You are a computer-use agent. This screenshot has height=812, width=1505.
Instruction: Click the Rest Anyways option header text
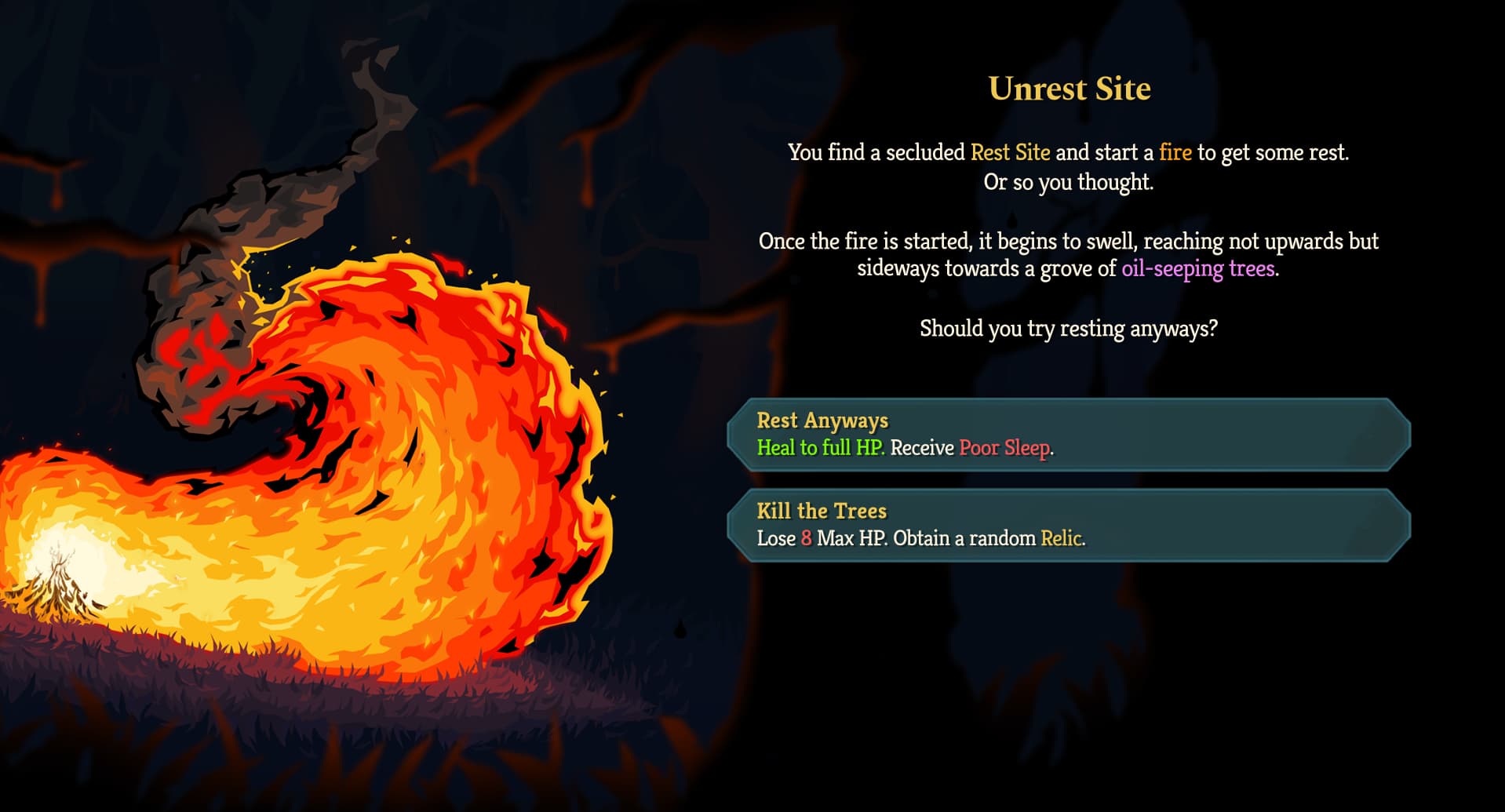coord(821,421)
